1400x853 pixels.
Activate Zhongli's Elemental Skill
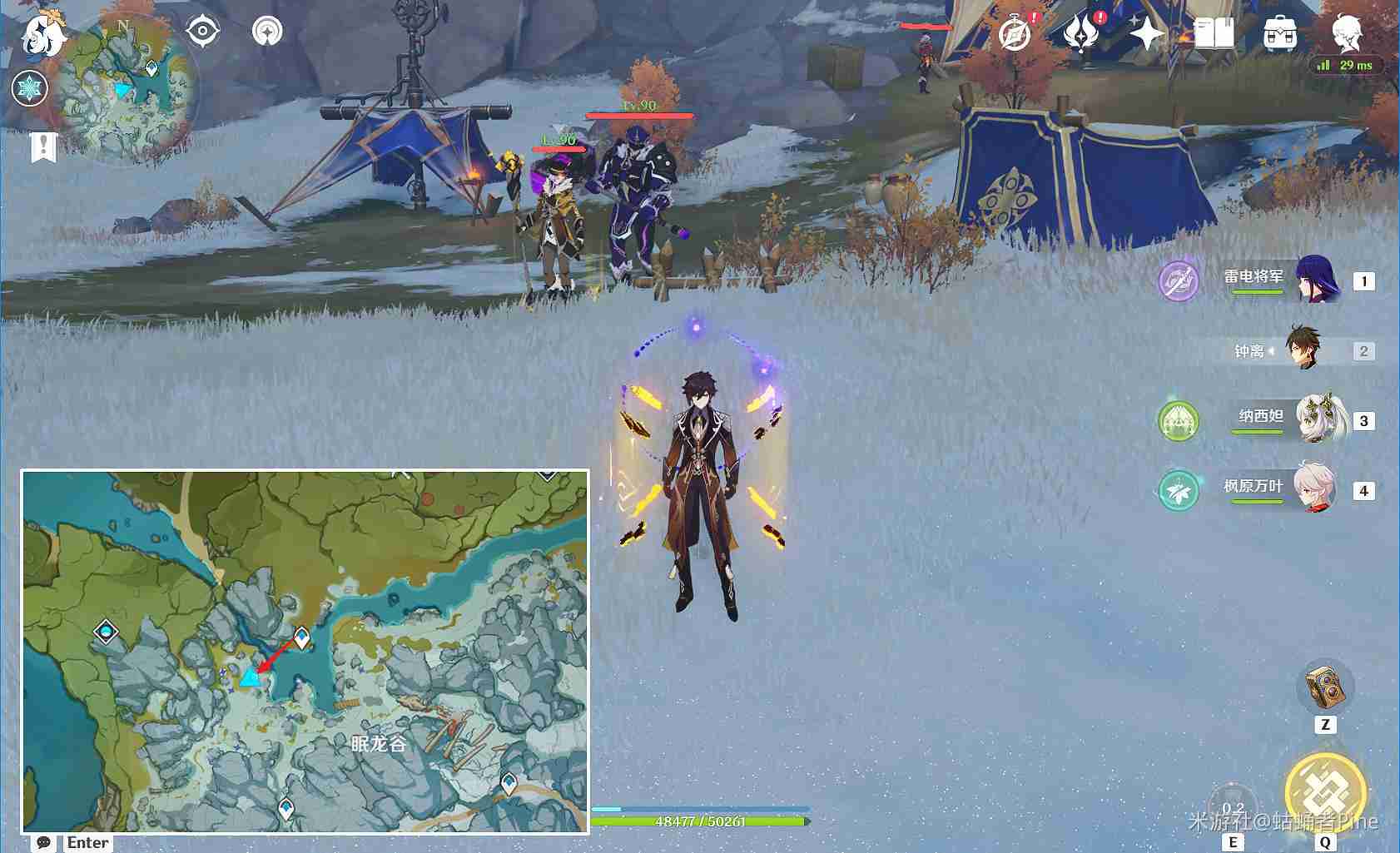[1233, 806]
